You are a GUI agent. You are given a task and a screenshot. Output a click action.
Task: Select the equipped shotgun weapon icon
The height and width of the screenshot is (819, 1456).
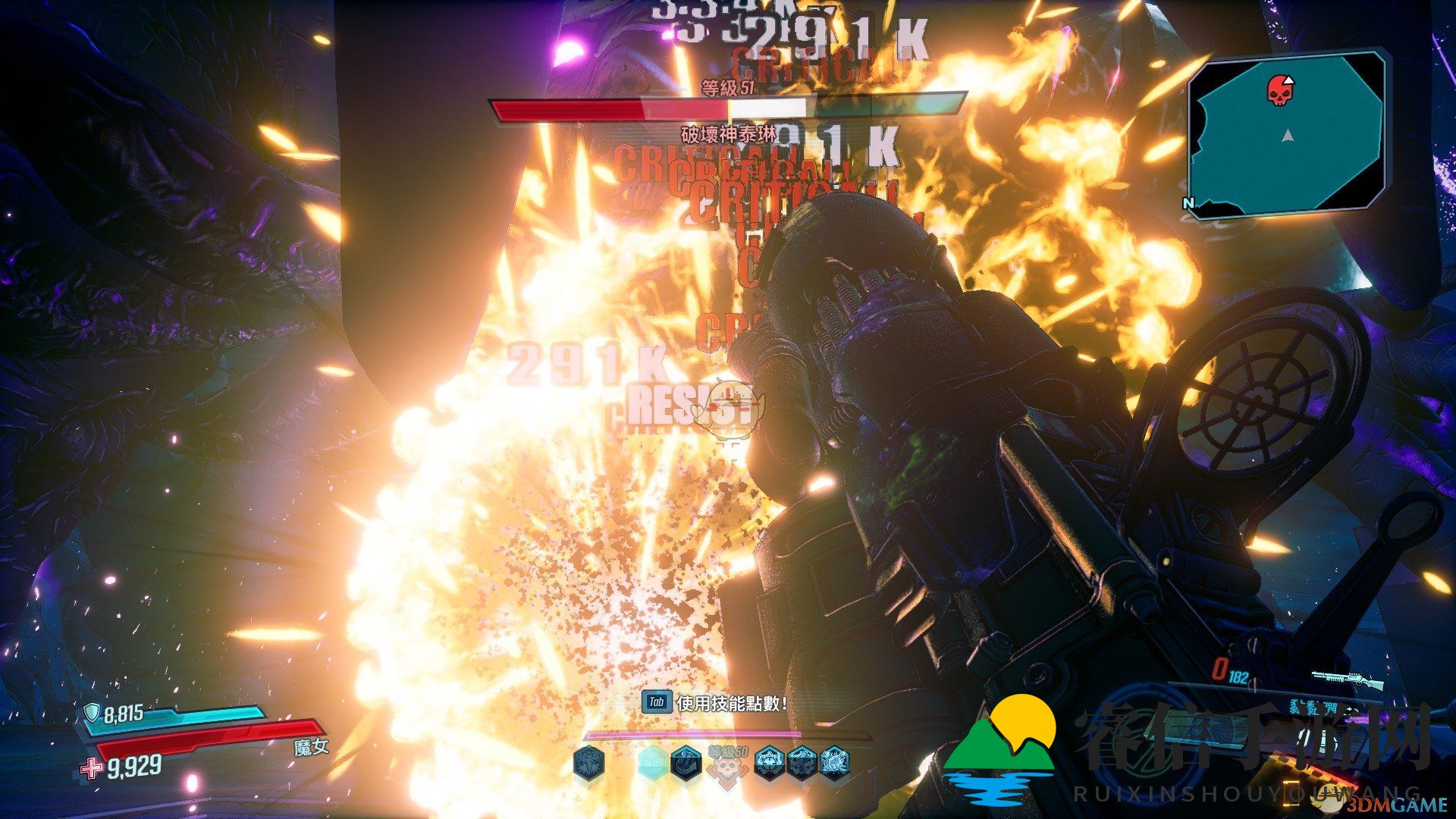(x=1350, y=679)
